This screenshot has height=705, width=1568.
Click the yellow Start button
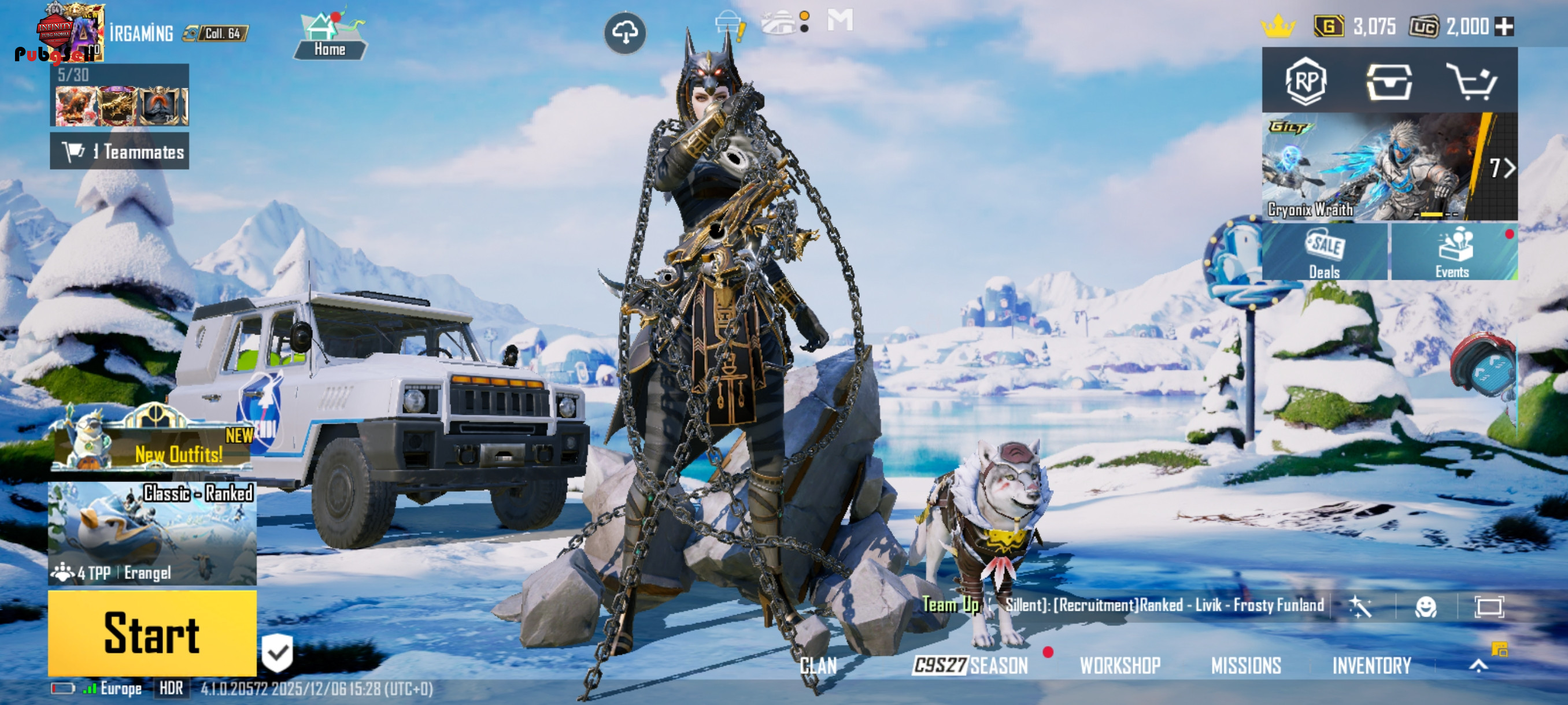152,633
